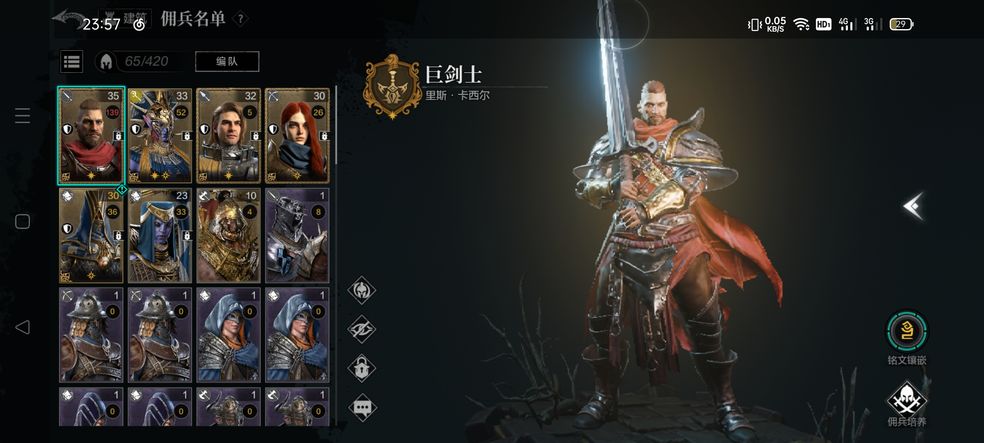Select the level 35 bearded greatsword mercenary
Screen dimensions: 984x443
coord(91,135)
